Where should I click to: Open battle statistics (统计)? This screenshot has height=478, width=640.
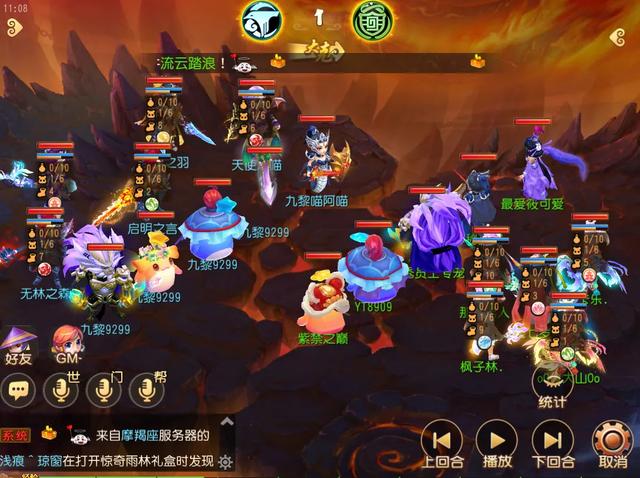click(x=552, y=385)
